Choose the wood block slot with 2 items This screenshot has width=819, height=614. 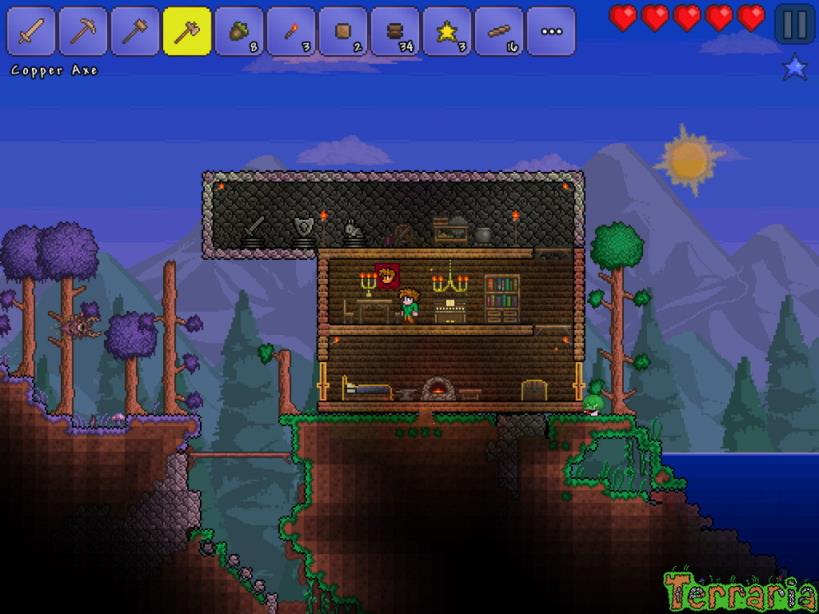pyautogui.click(x=343, y=31)
